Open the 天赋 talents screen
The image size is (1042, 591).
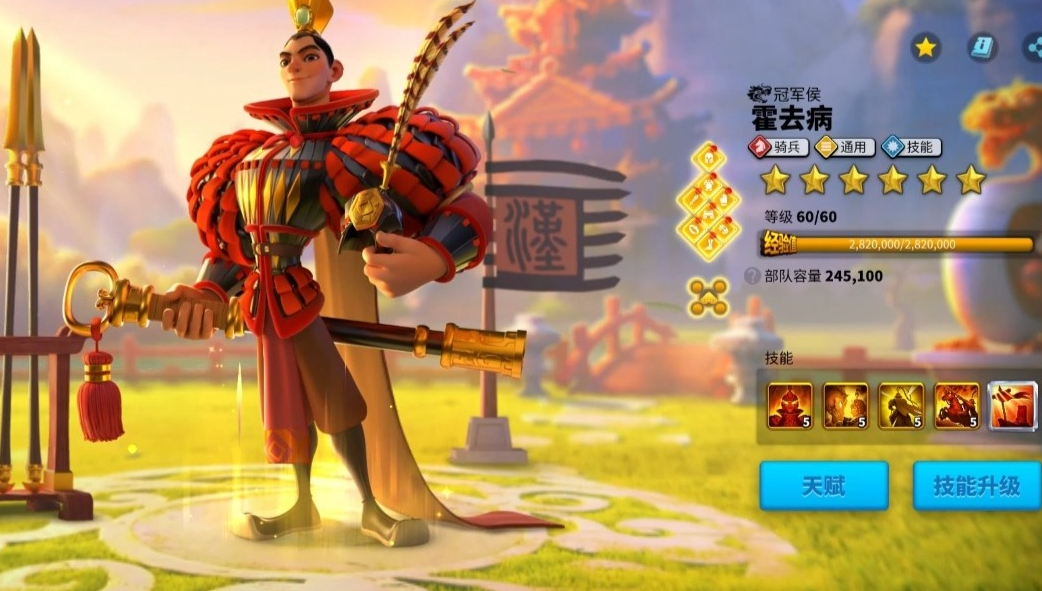click(x=823, y=487)
